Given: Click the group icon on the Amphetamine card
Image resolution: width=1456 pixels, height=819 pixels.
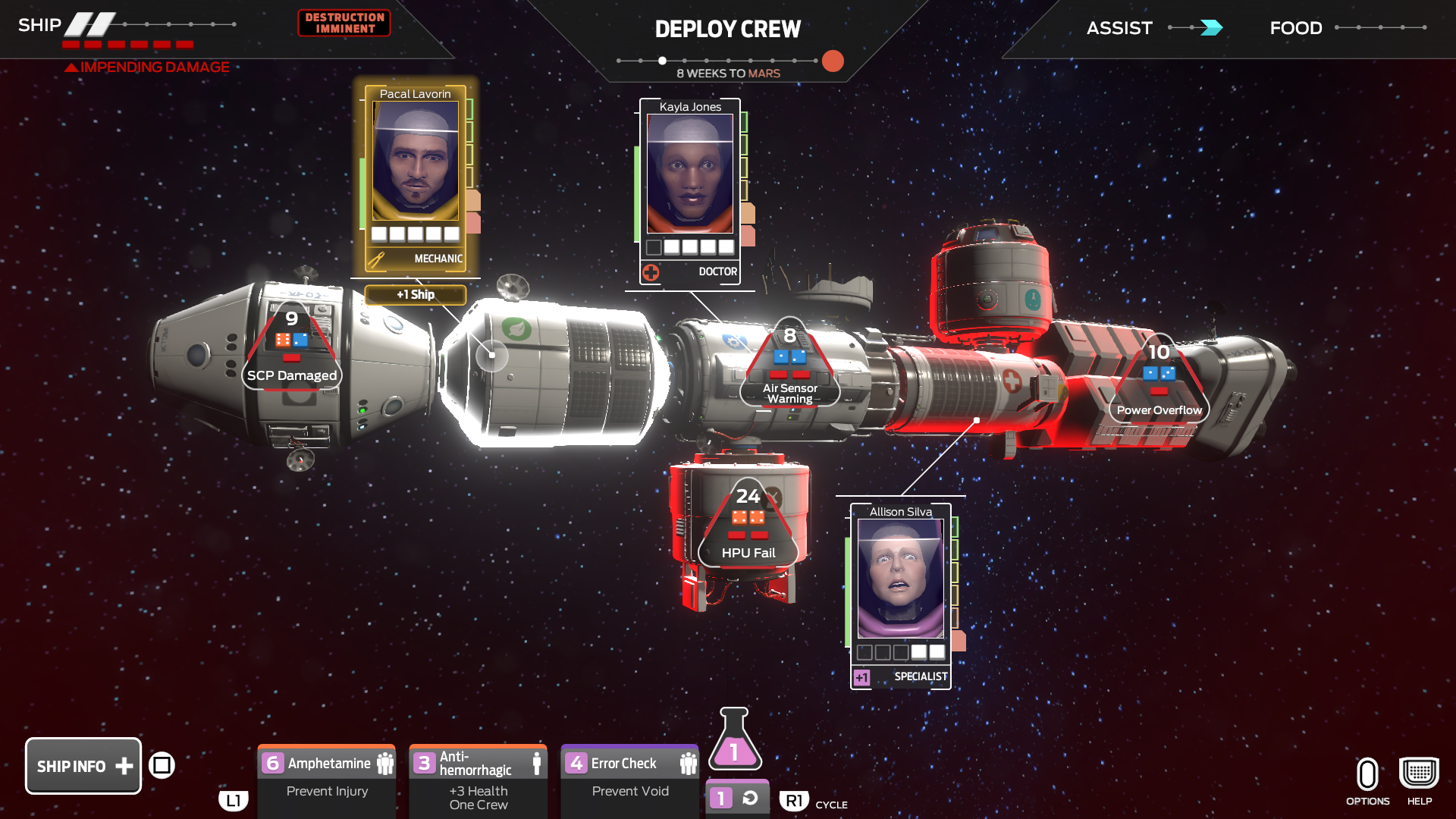Looking at the screenshot, I should pyautogui.click(x=385, y=763).
